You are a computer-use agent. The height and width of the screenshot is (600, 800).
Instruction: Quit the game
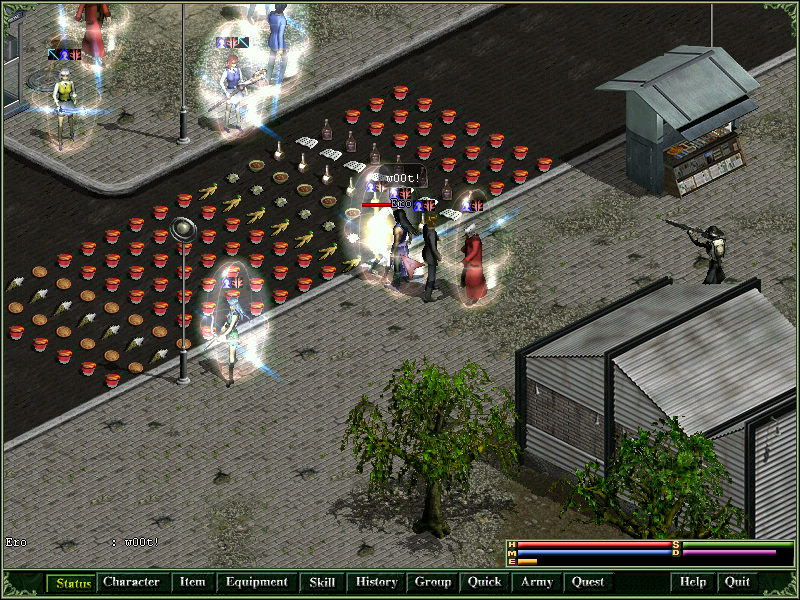pyautogui.click(x=737, y=582)
